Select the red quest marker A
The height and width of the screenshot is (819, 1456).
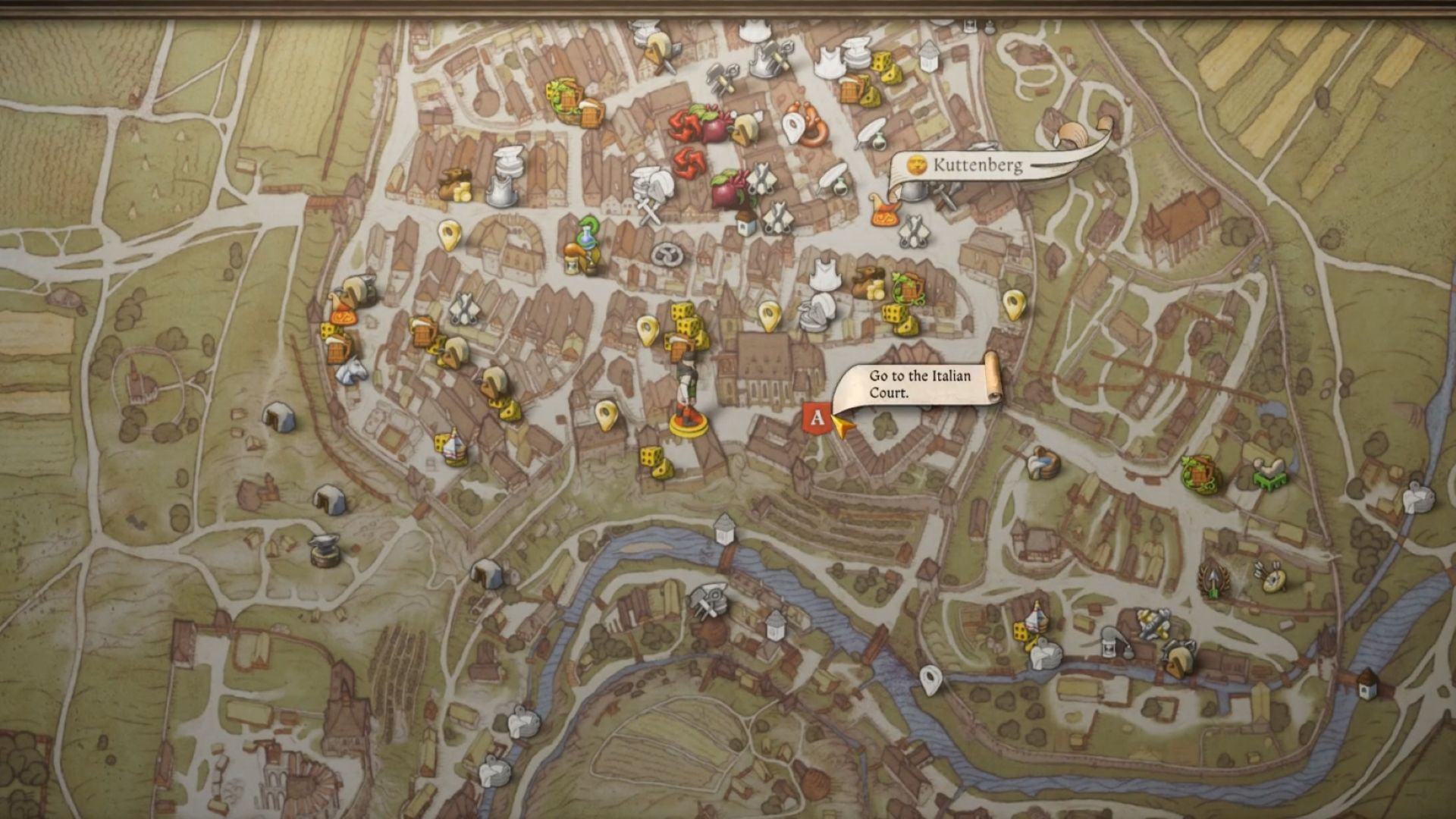pyautogui.click(x=817, y=417)
